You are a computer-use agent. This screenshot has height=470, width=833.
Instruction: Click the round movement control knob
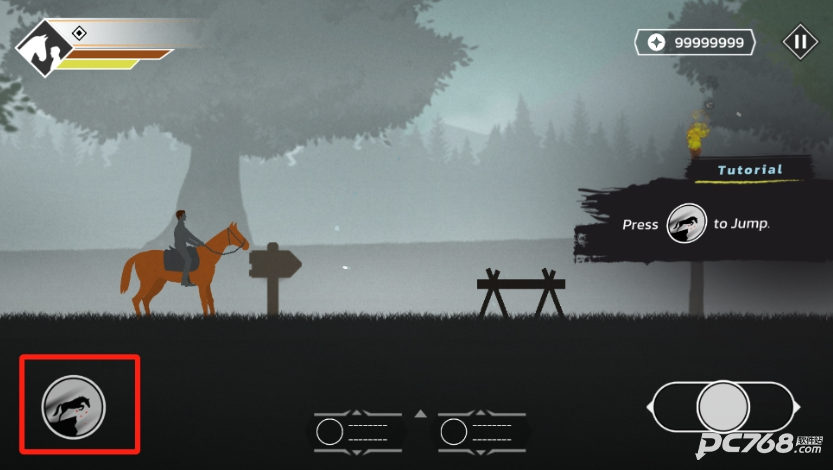[x=722, y=407]
